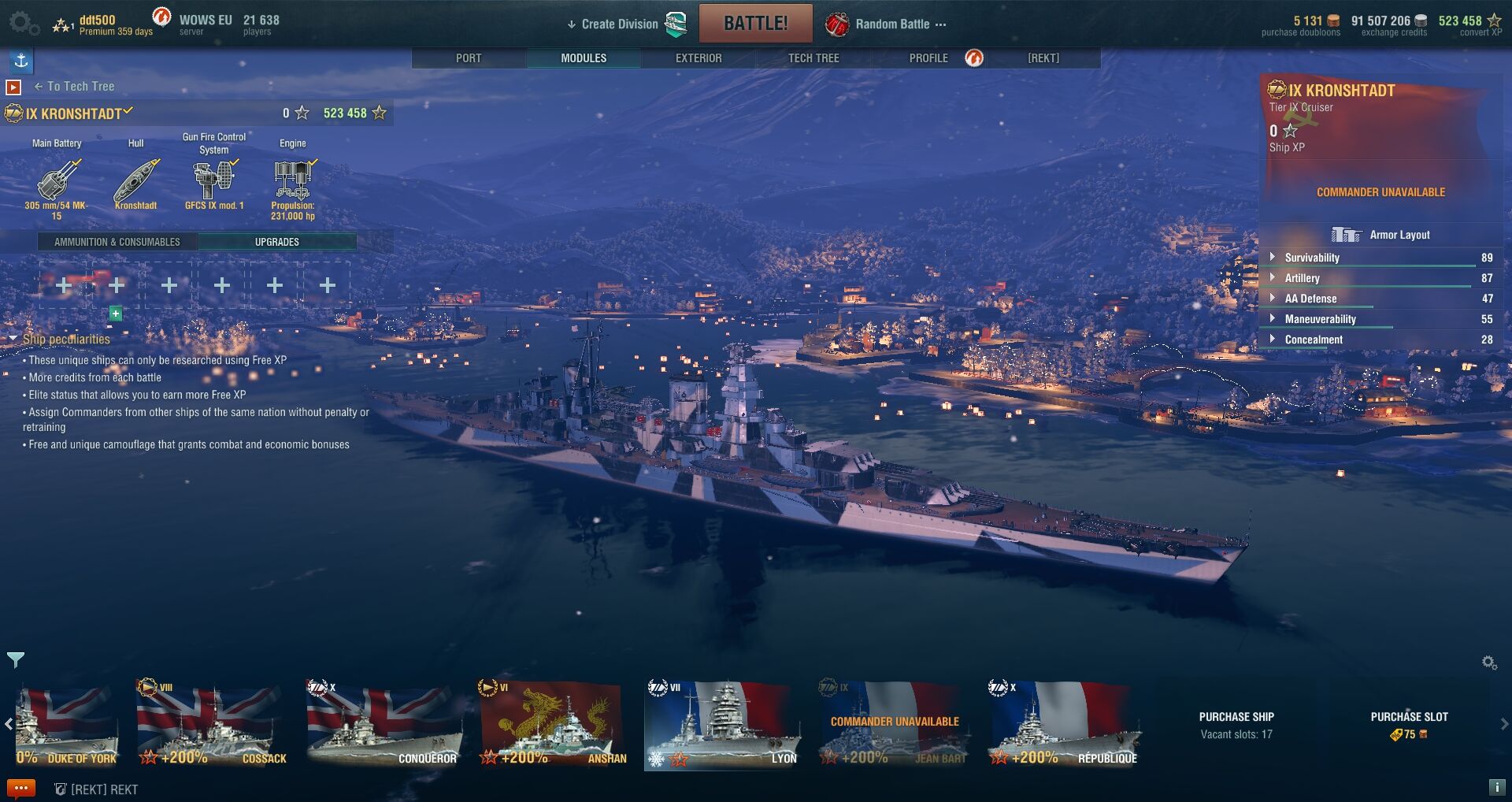Switch to Ammunition & Consumables tab
This screenshot has width=1512, height=802.
[x=117, y=242]
